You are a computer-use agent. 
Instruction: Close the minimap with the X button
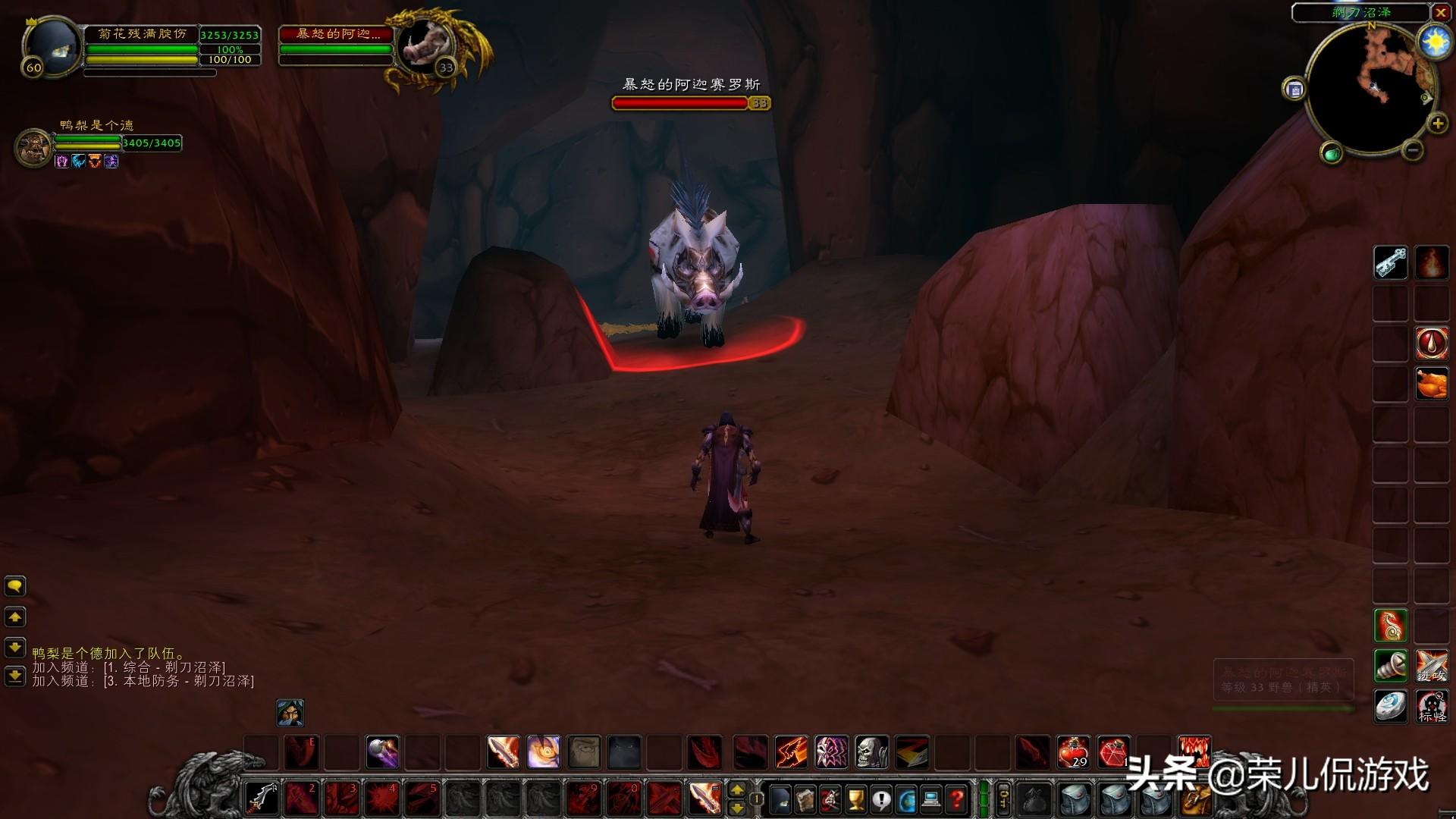[1441, 13]
